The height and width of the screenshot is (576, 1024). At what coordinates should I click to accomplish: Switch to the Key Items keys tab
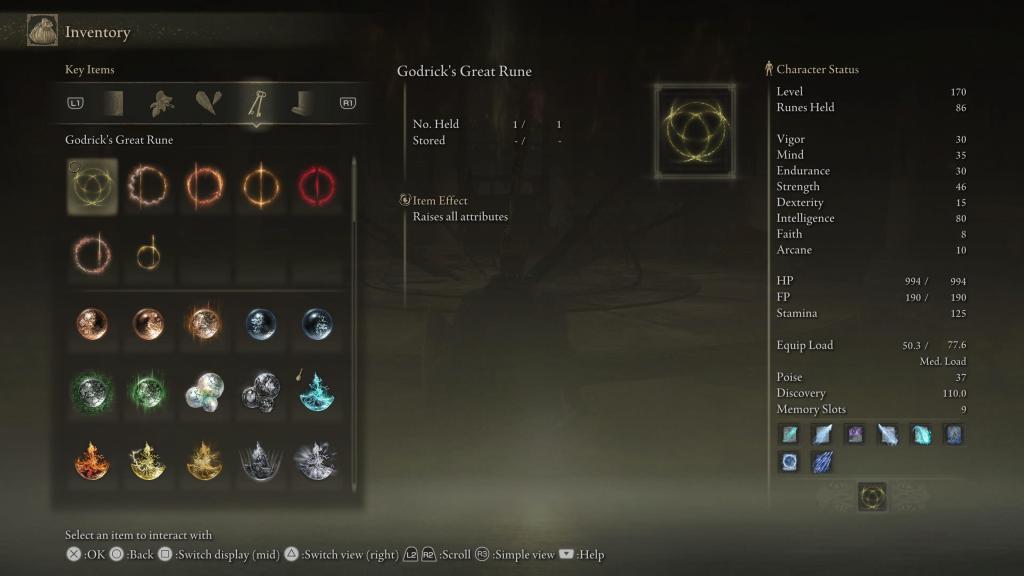click(256, 103)
